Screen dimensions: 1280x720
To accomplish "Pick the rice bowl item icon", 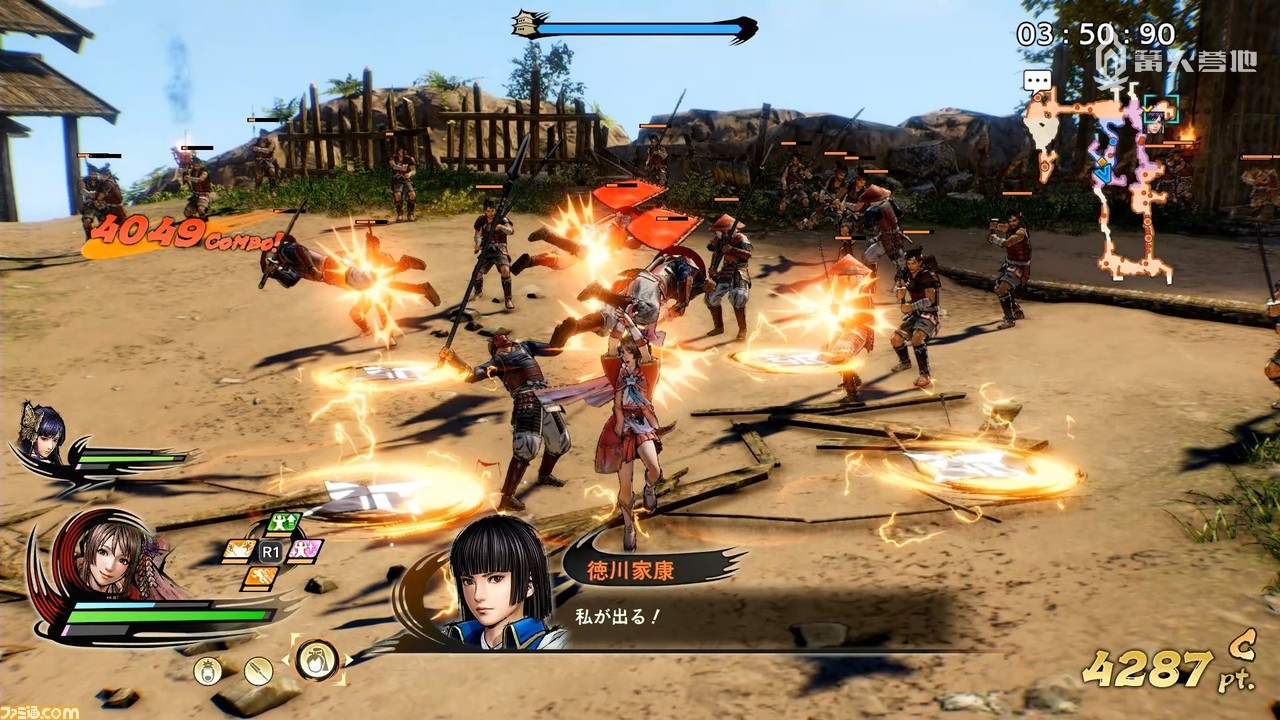I will coord(208,670).
